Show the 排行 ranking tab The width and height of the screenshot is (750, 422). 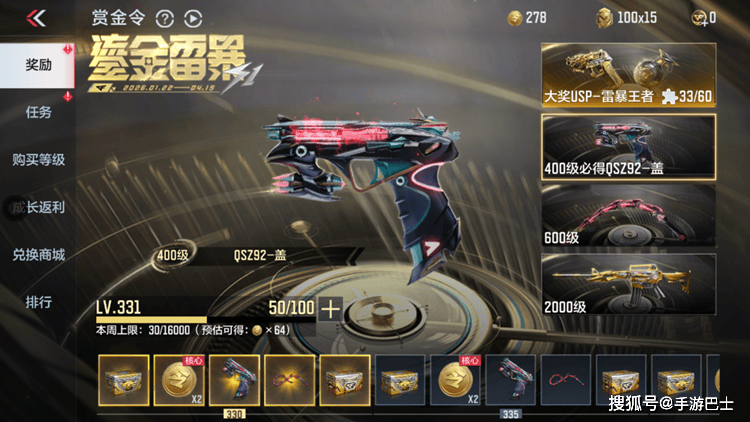coord(39,301)
